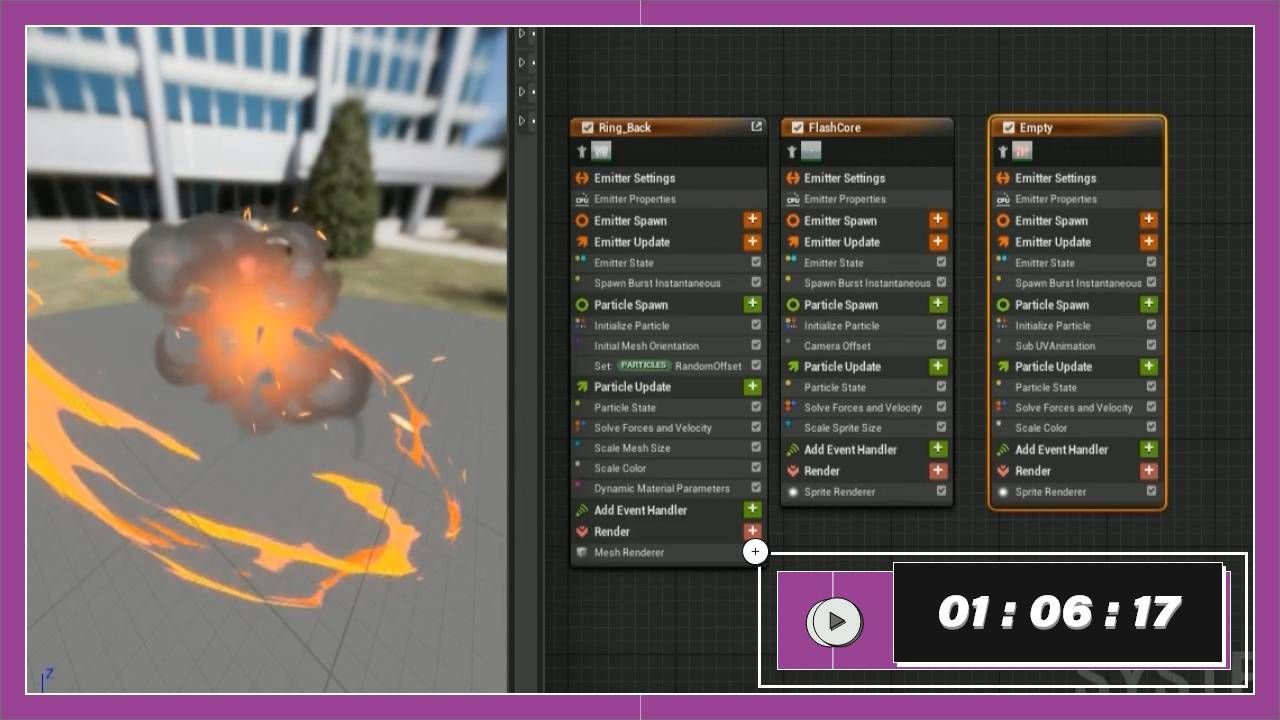
Task: Click the video overlay play button
Action: (837, 622)
